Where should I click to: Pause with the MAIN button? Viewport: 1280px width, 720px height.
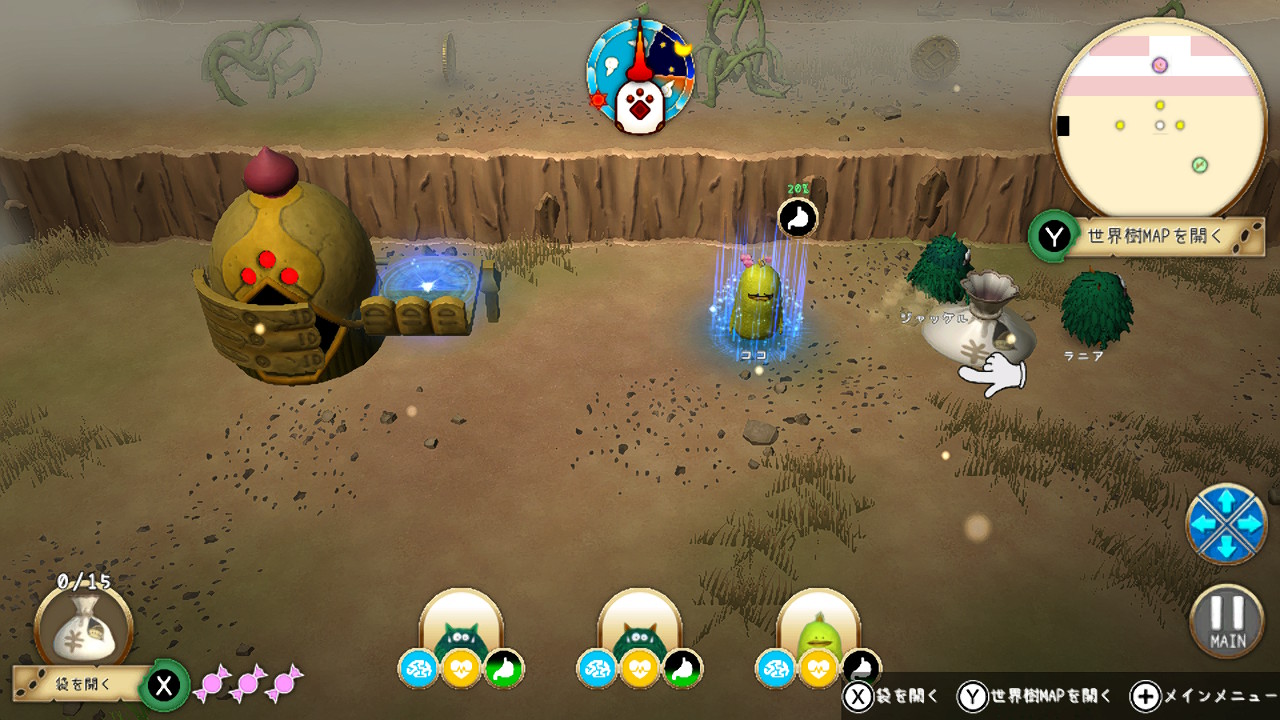(1227, 621)
